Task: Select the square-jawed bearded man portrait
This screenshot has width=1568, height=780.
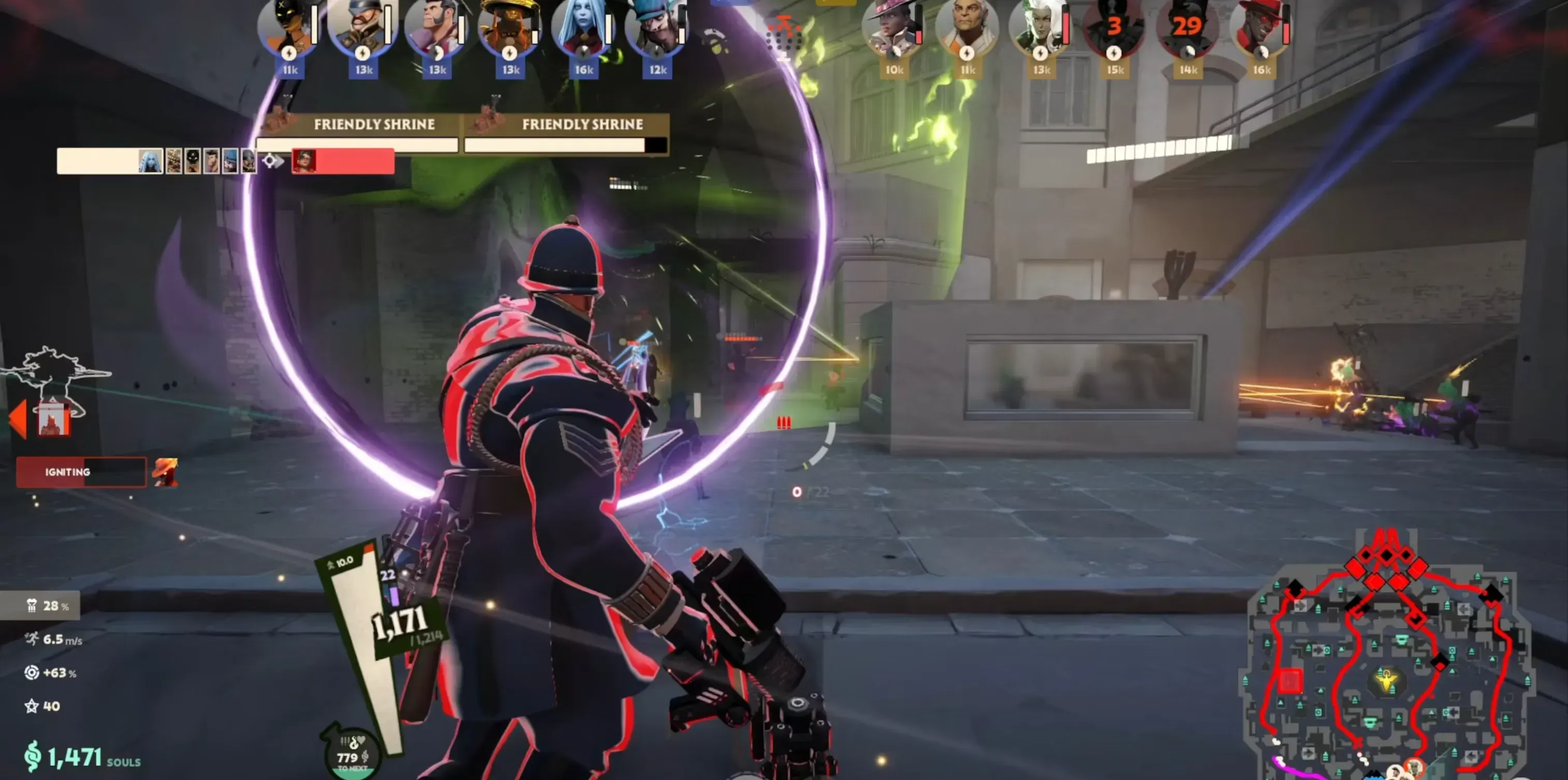Action: click(x=435, y=27)
